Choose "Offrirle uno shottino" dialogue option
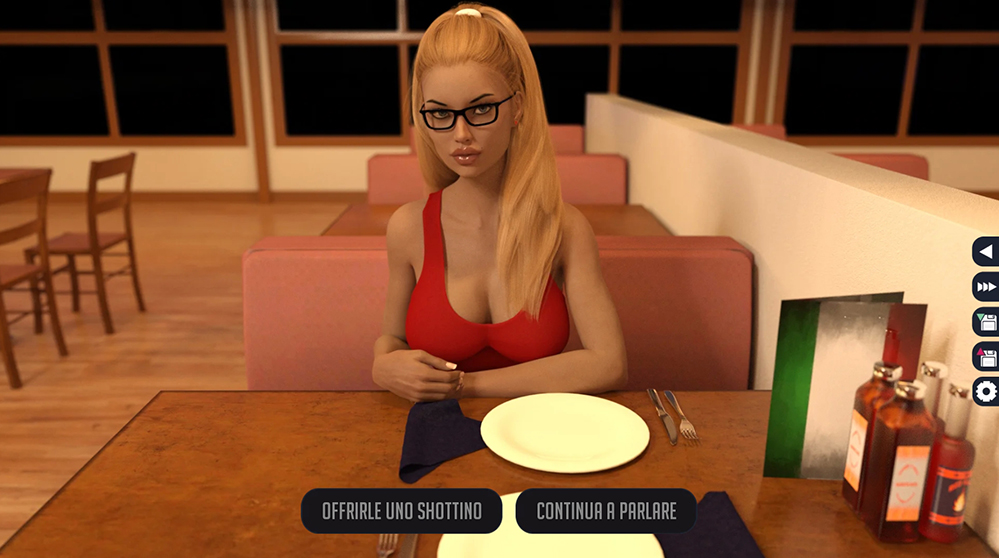Viewport: 999px width, 558px height. tap(401, 511)
